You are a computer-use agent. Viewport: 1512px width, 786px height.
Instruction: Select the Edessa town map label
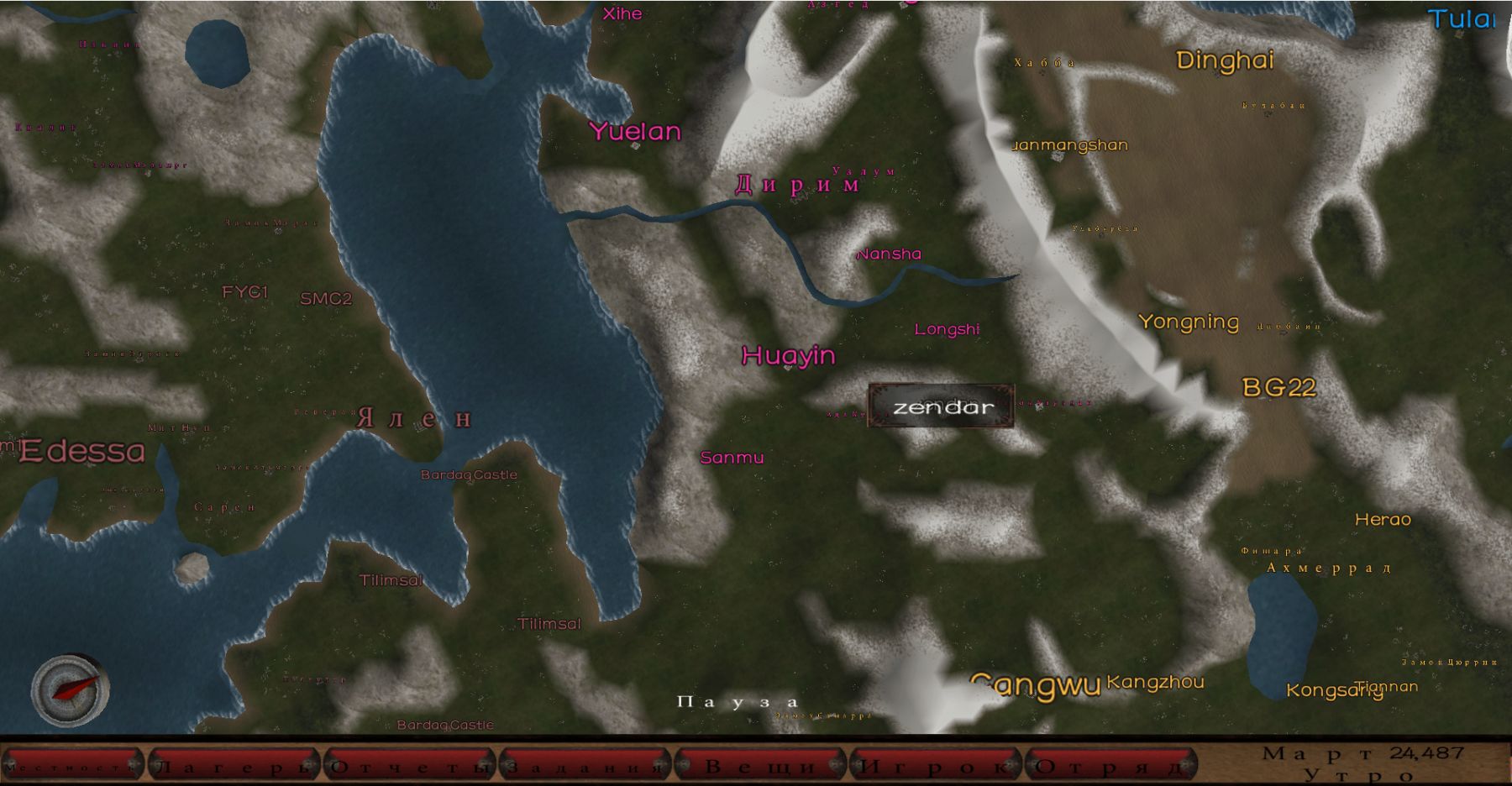pos(82,452)
